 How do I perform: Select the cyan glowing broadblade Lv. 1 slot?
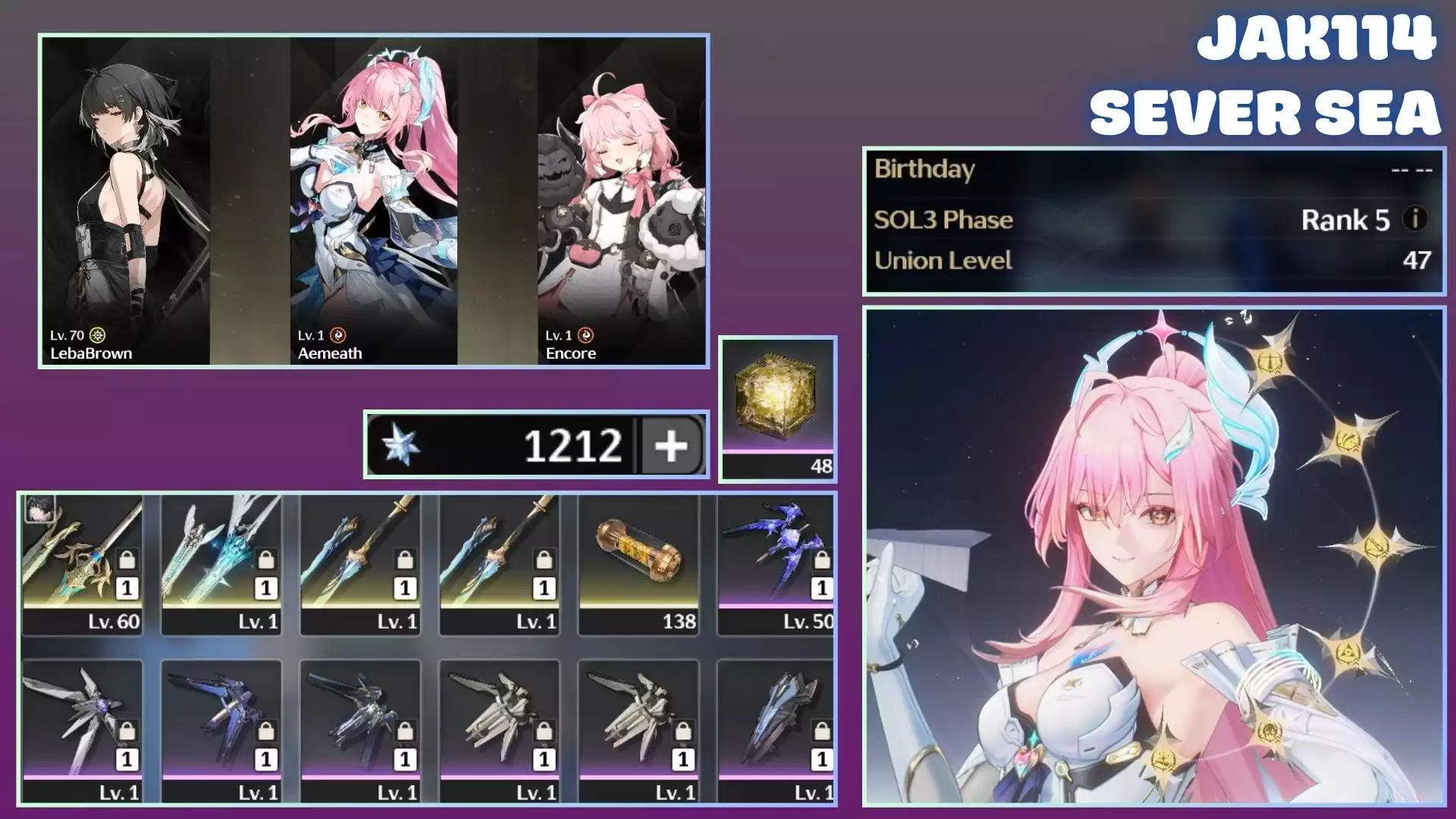[221, 564]
